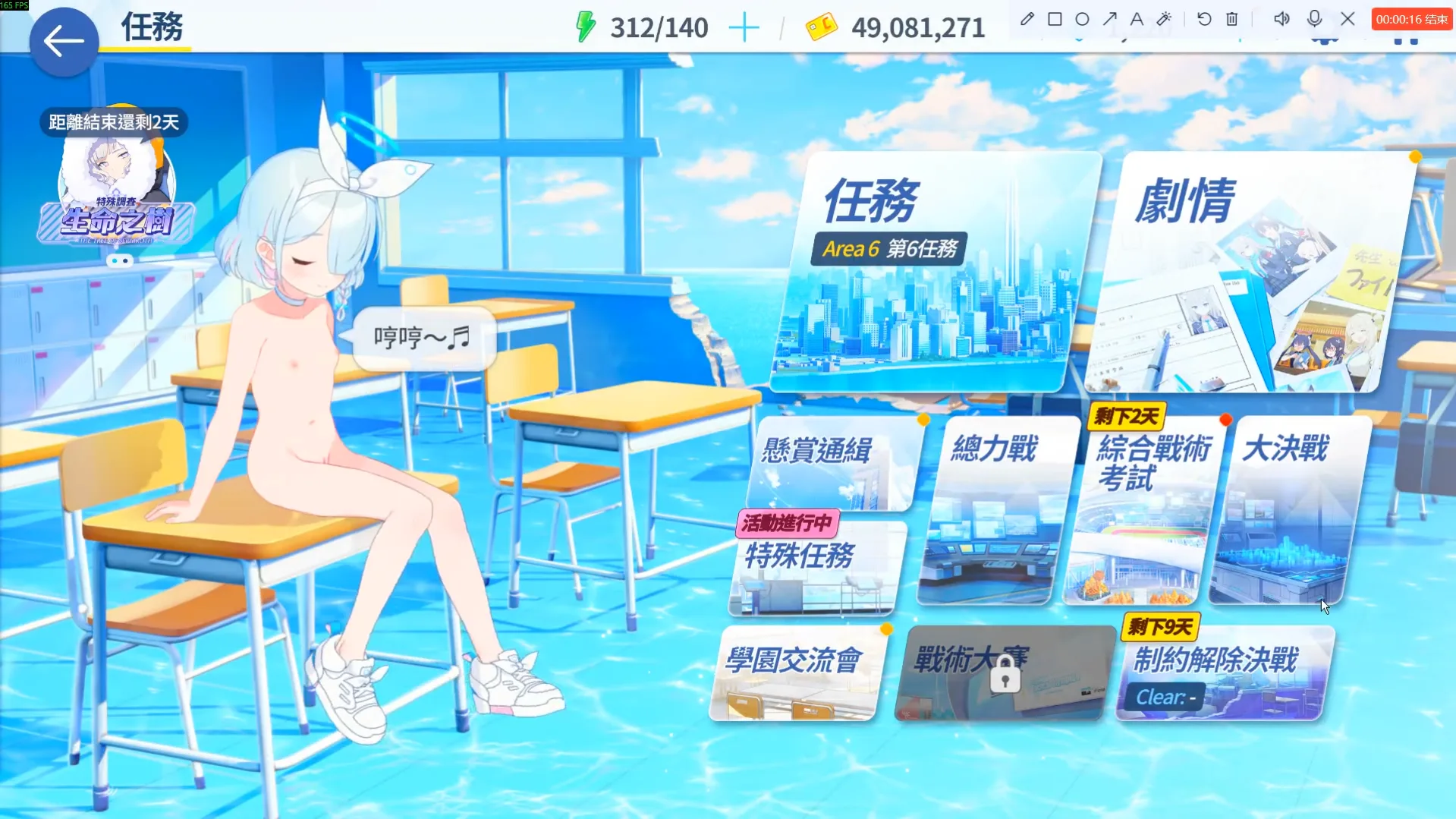The height and width of the screenshot is (819, 1456).
Task: Select the arrow annotation tool
Action: [x=1110, y=19]
